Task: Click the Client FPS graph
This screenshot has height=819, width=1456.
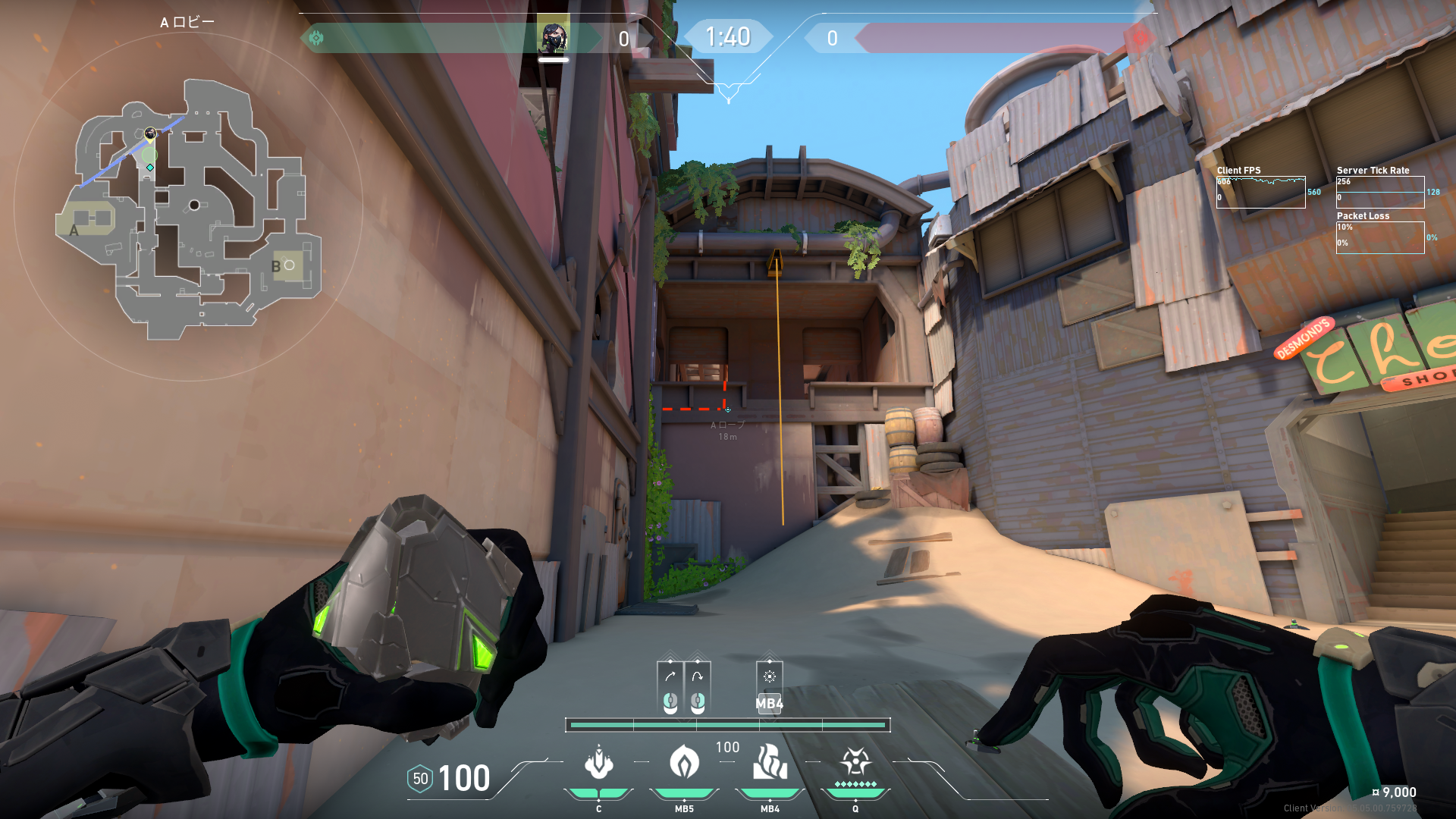Action: click(x=1260, y=193)
